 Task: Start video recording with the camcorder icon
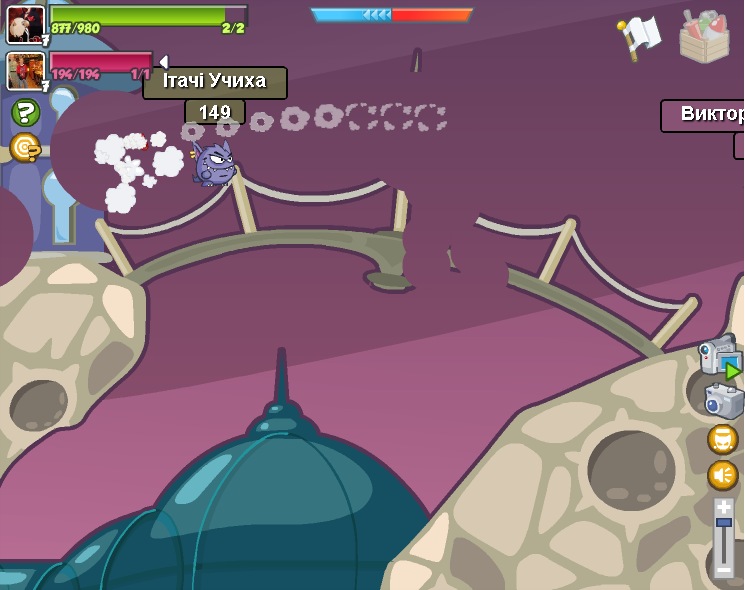tap(718, 357)
